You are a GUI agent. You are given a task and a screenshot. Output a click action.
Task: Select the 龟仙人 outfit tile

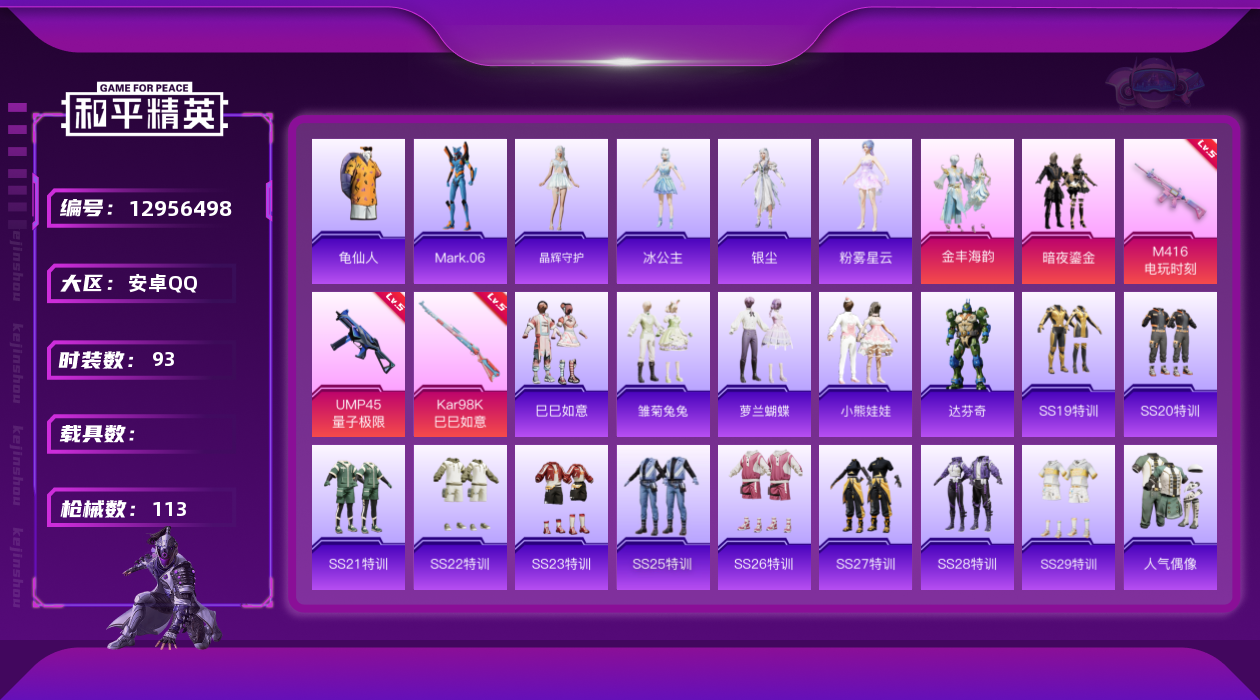tap(358, 211)
